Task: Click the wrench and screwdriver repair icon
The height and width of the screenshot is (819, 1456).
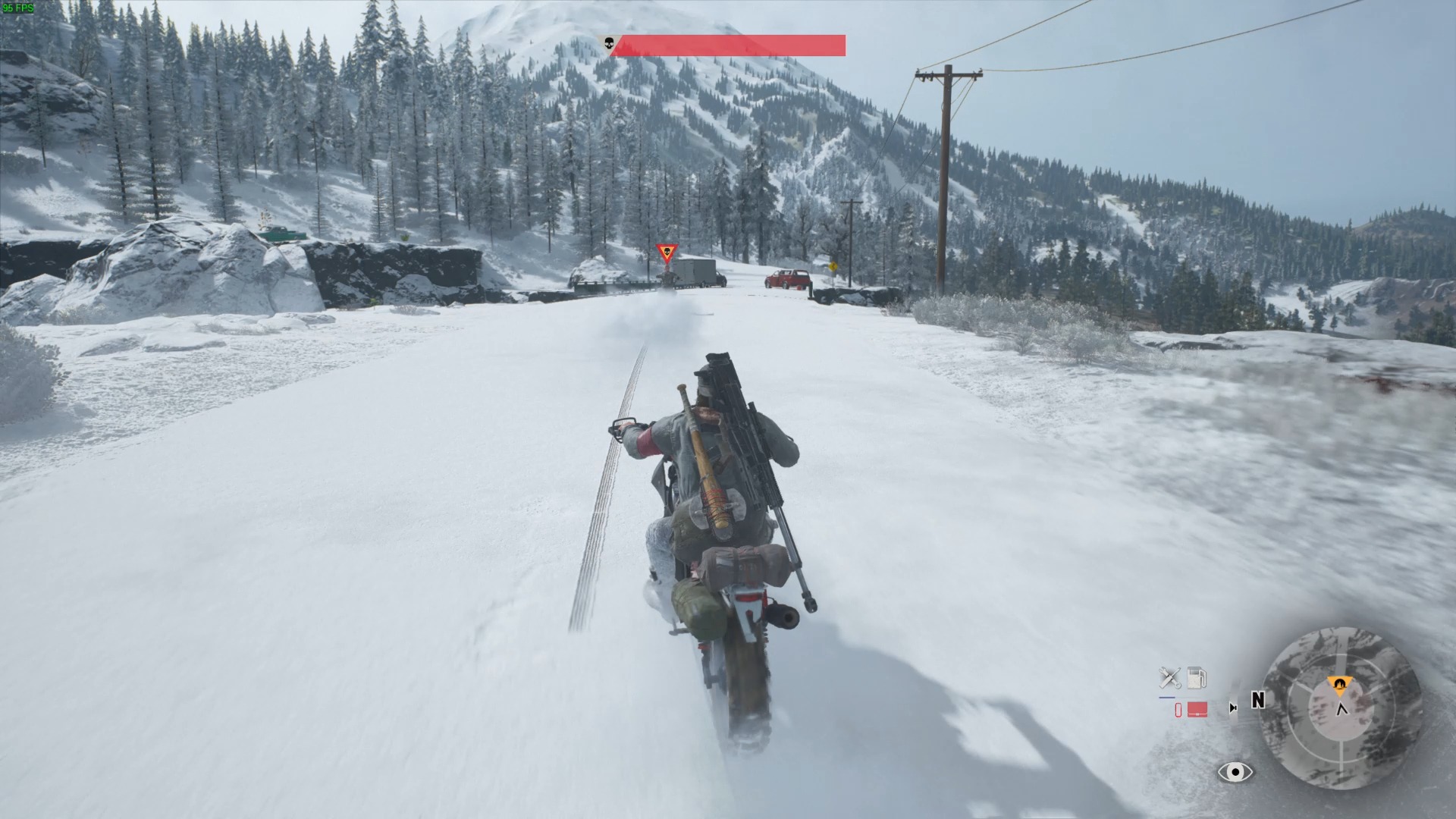Action: (1170, 677)
